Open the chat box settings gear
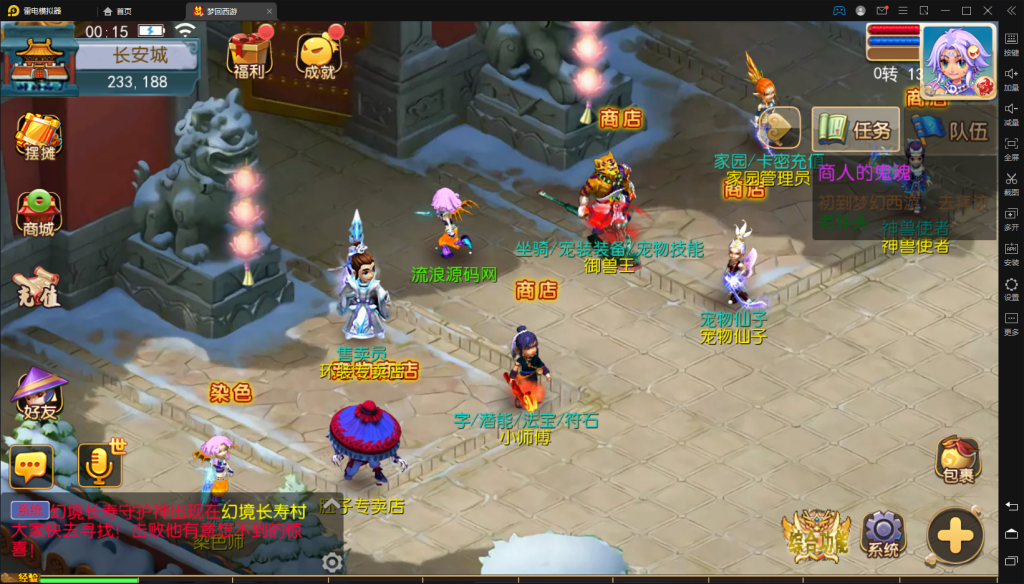 332,562
